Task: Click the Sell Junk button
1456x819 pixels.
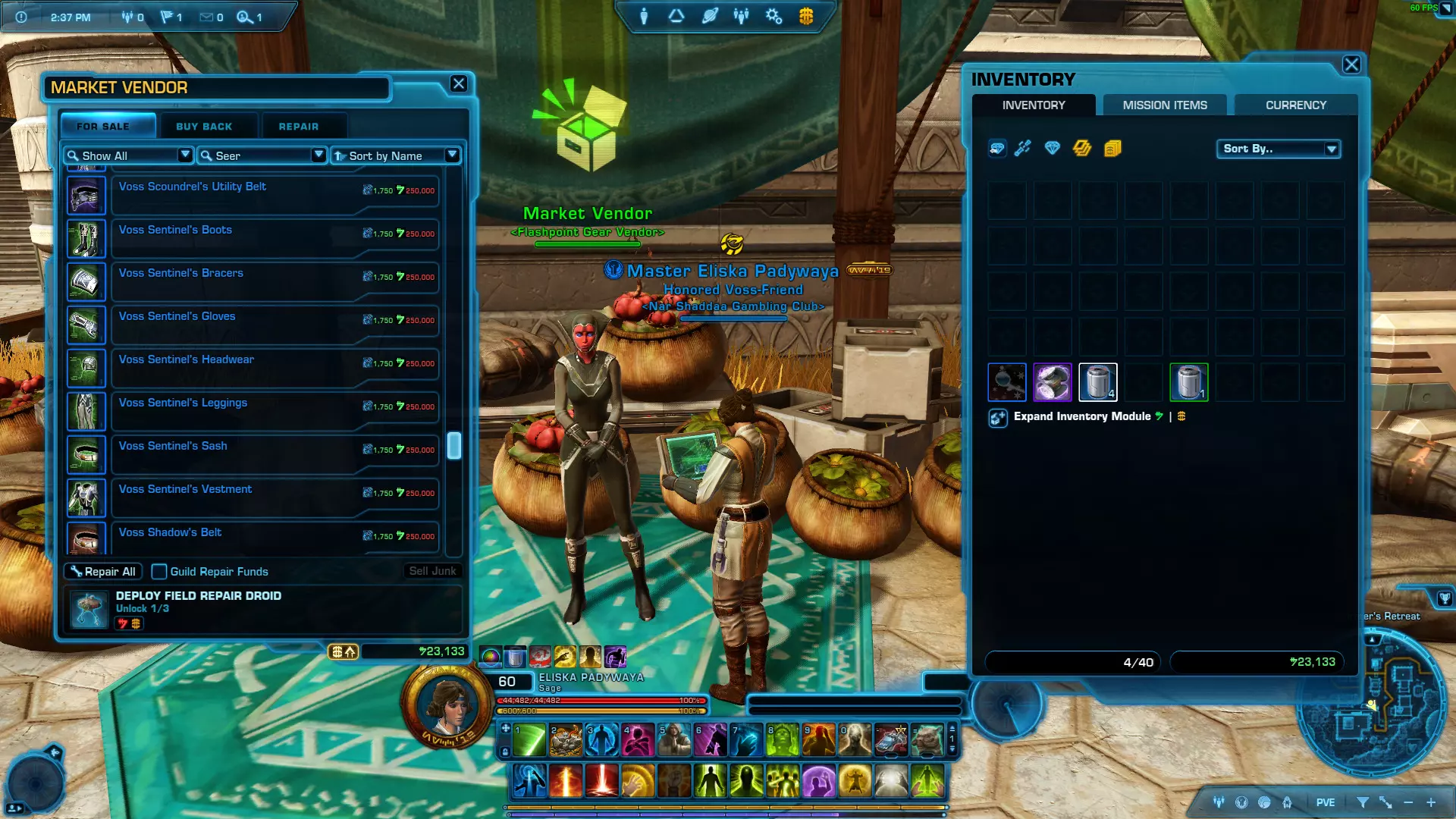Action: click(432, 571)
